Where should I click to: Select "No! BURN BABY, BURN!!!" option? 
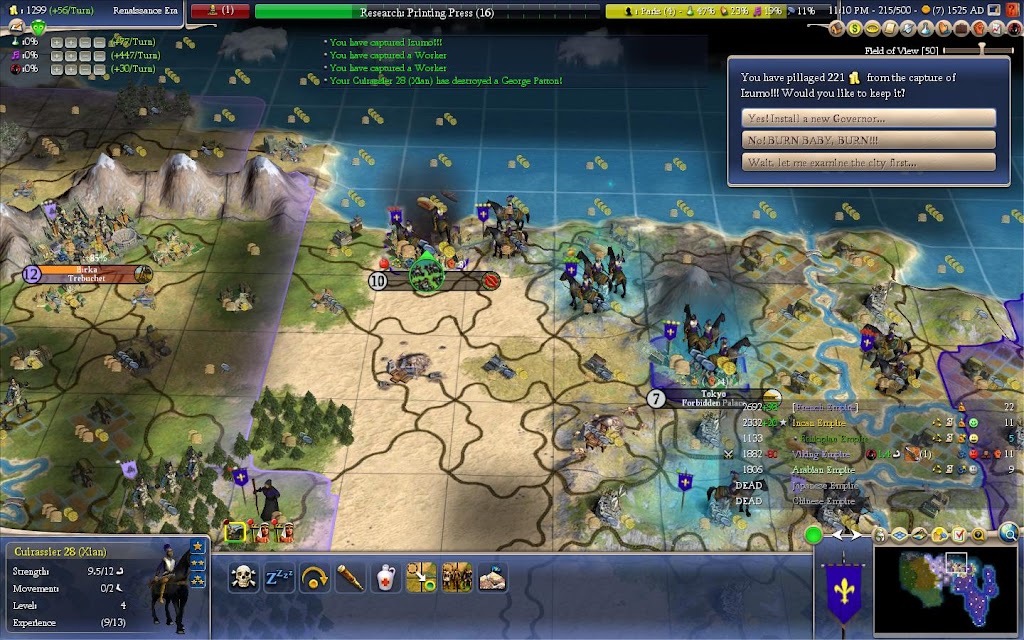pos(868,140)
